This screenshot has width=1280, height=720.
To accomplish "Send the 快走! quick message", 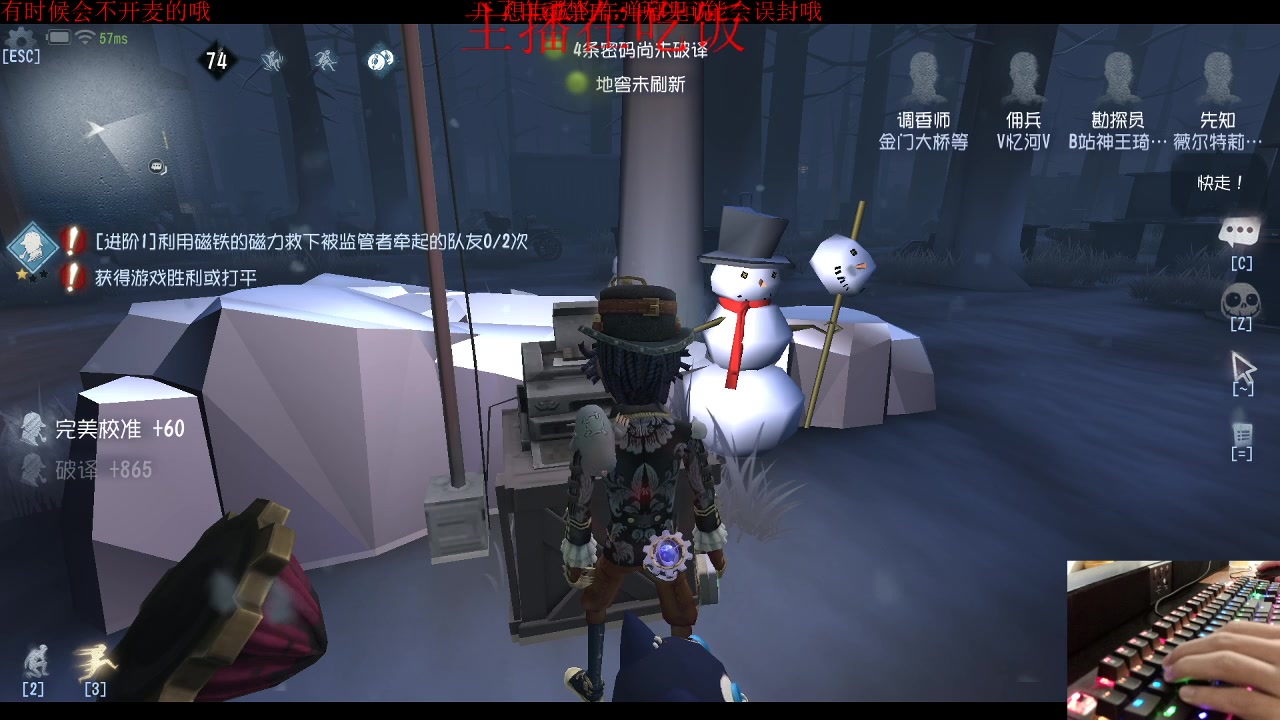I will pyautogui.click(x=1218, y=184).
